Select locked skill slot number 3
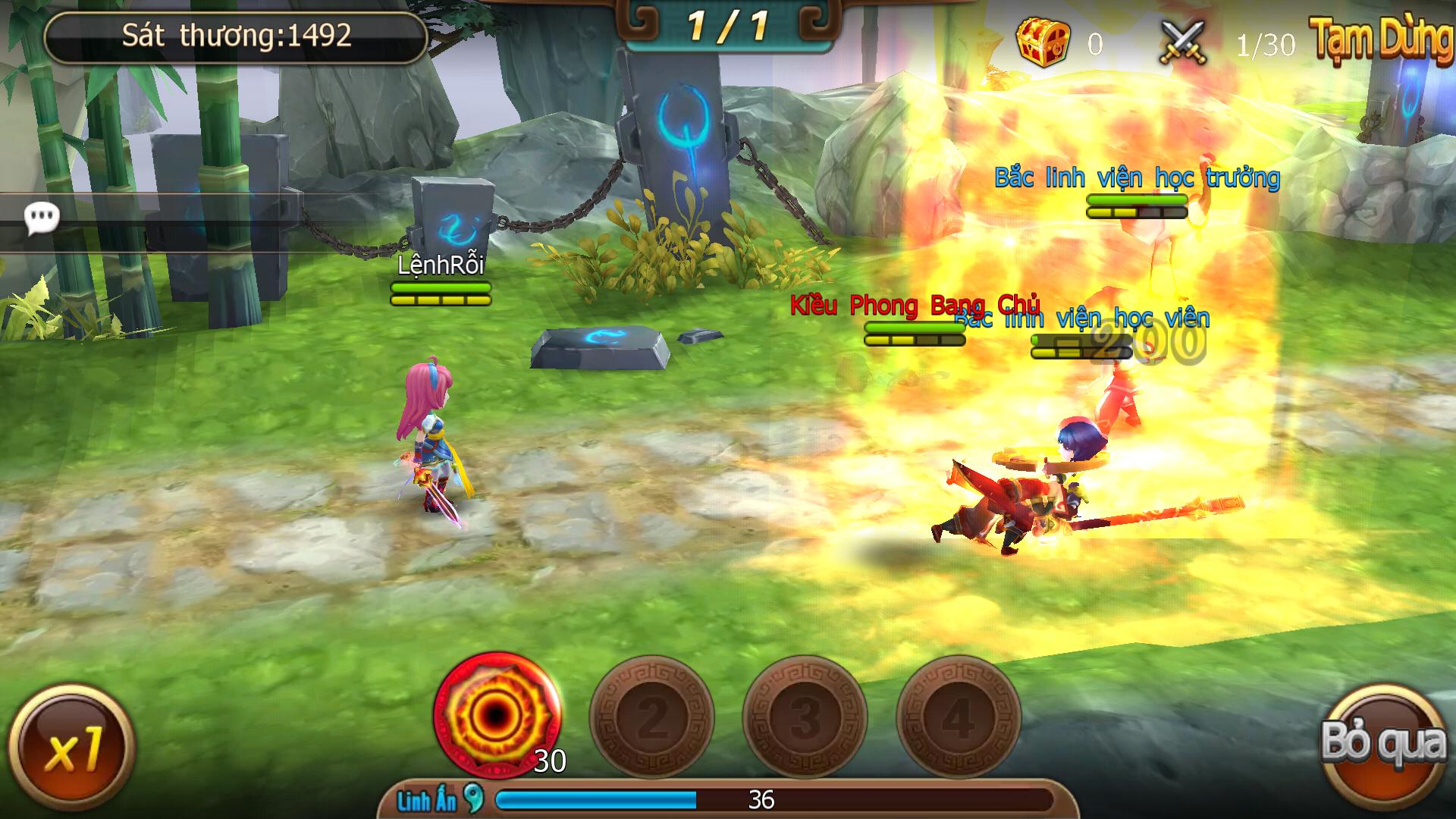This screenshot has height=819, width=1456. (x=805, y=717)
